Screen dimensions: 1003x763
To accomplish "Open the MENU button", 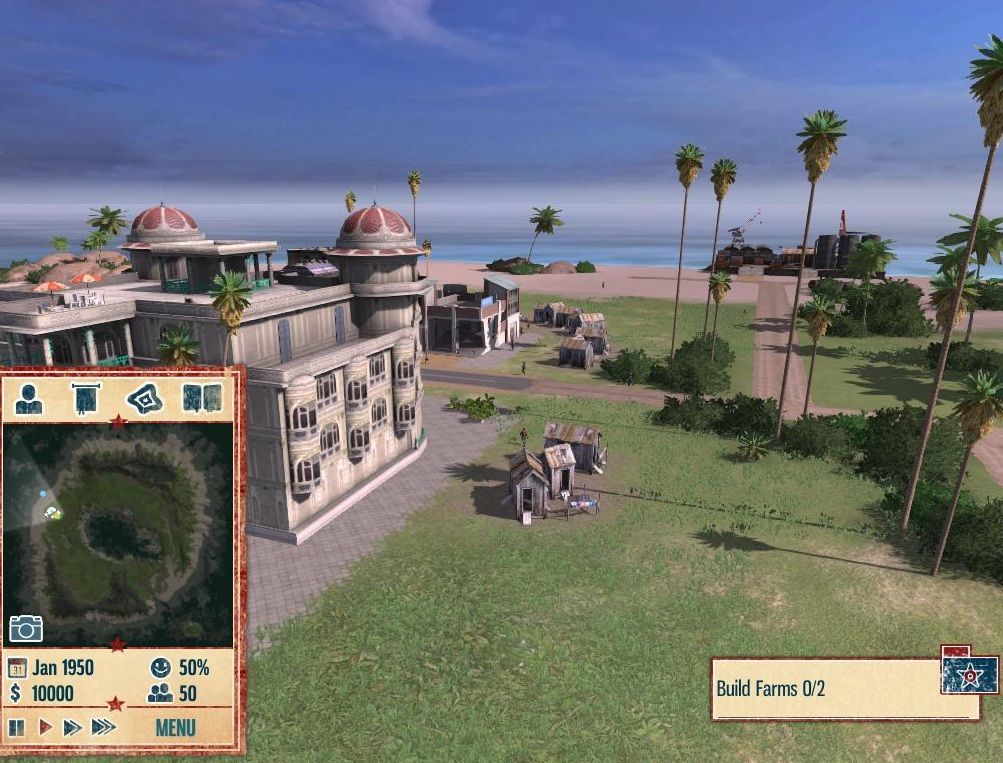I will [x=175, y=727].
